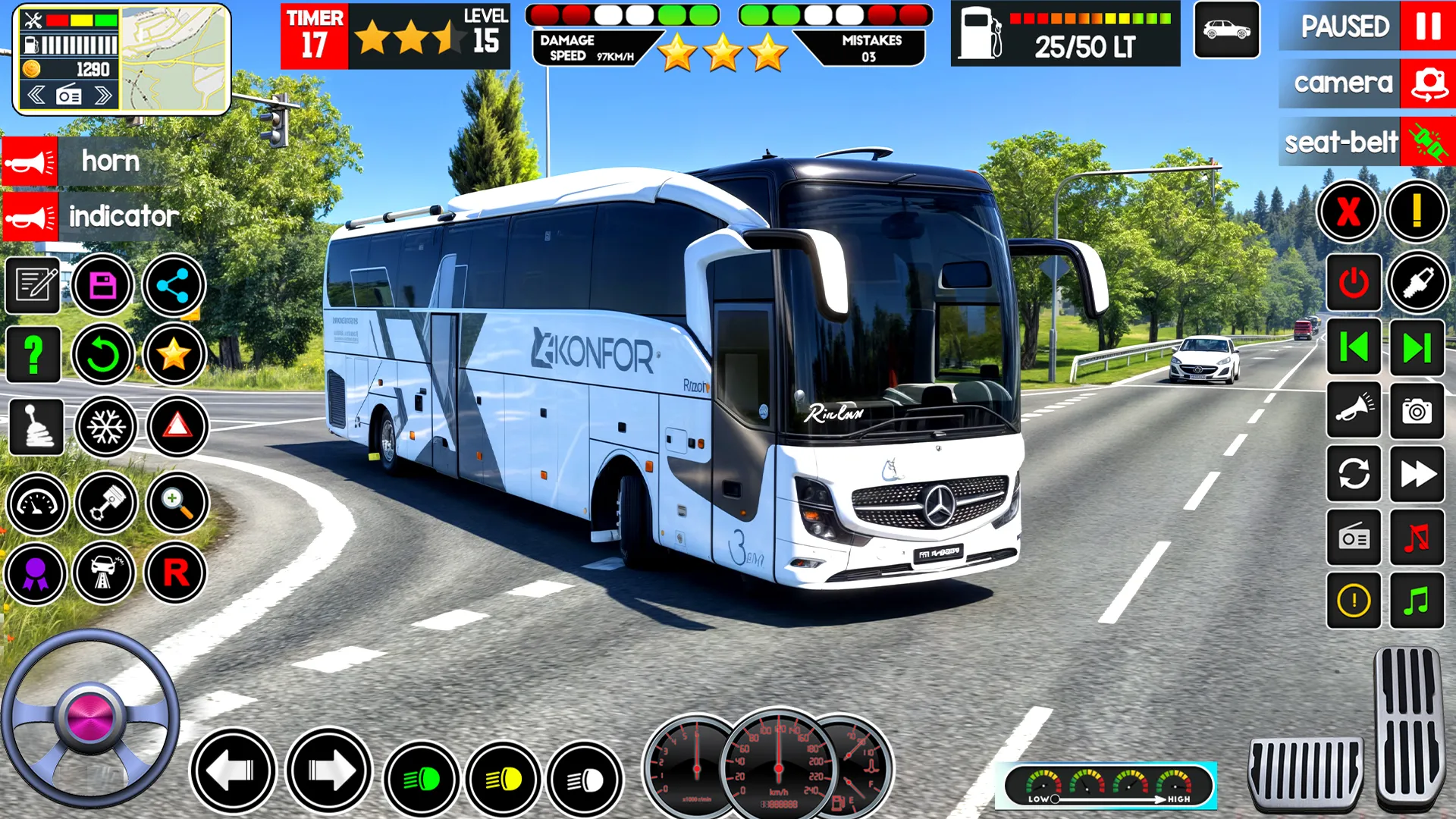Open the gear shifter control
This screenshot has width=1456, height=819.
(x=36, y=427)
